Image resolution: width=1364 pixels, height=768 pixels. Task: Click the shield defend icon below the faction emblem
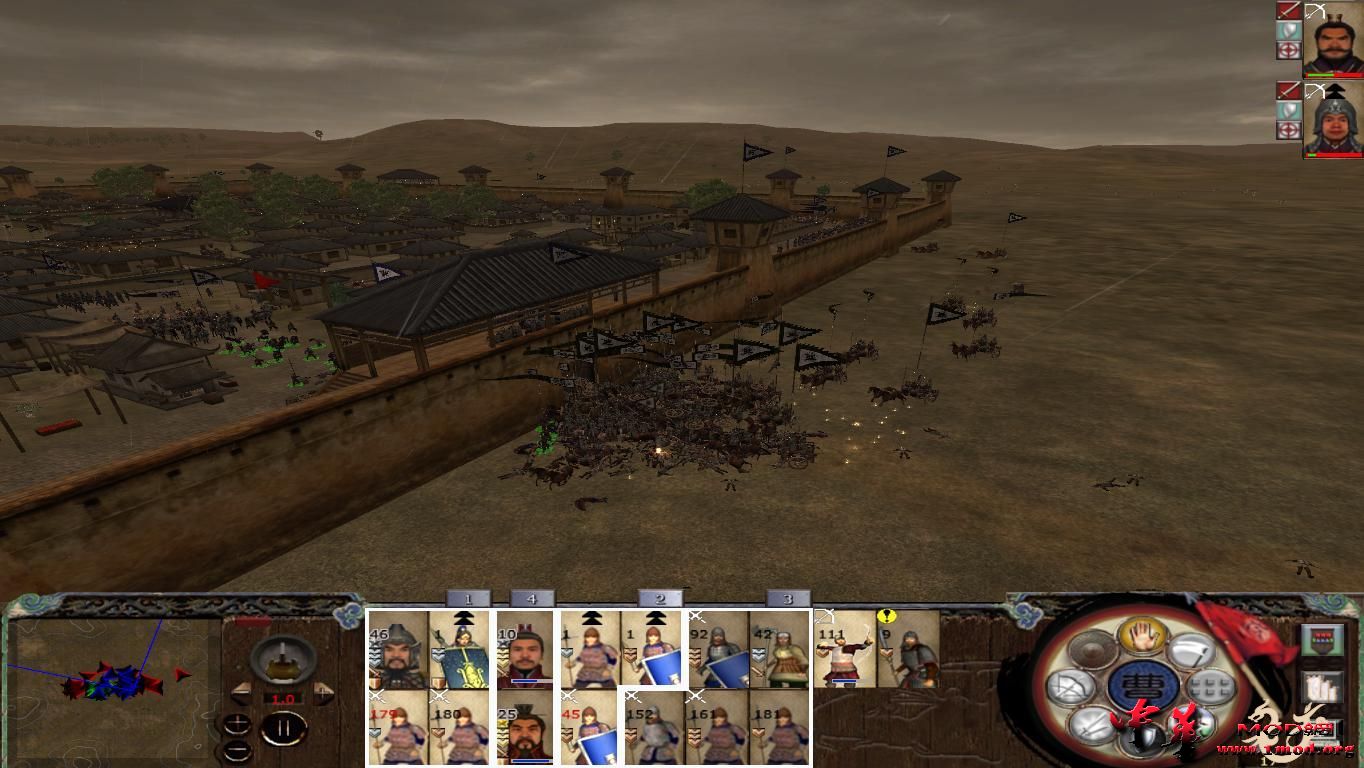coord(1144,739)
